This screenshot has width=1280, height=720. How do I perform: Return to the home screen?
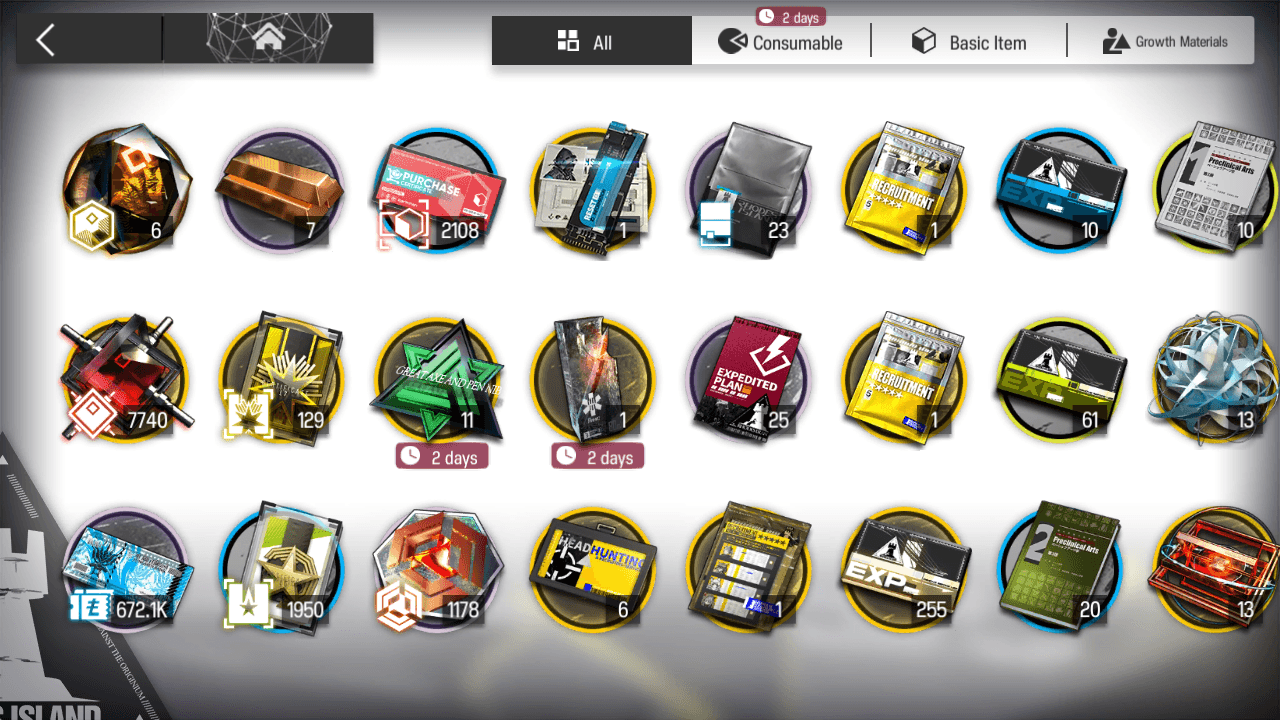click(267, 39)
